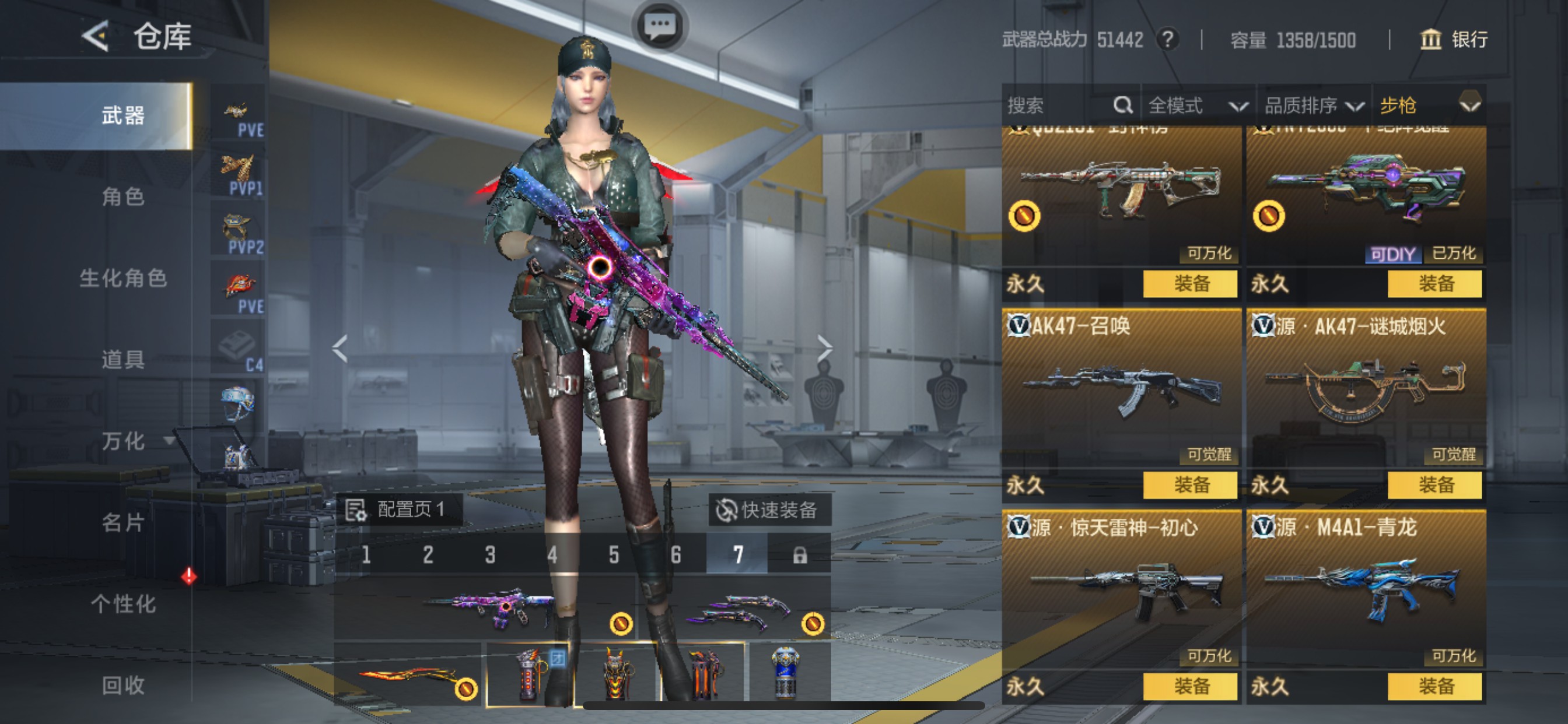Click the 搜索 weapon search field
Viewport: 1568px width, 724px height.
tap(1059, 106)
